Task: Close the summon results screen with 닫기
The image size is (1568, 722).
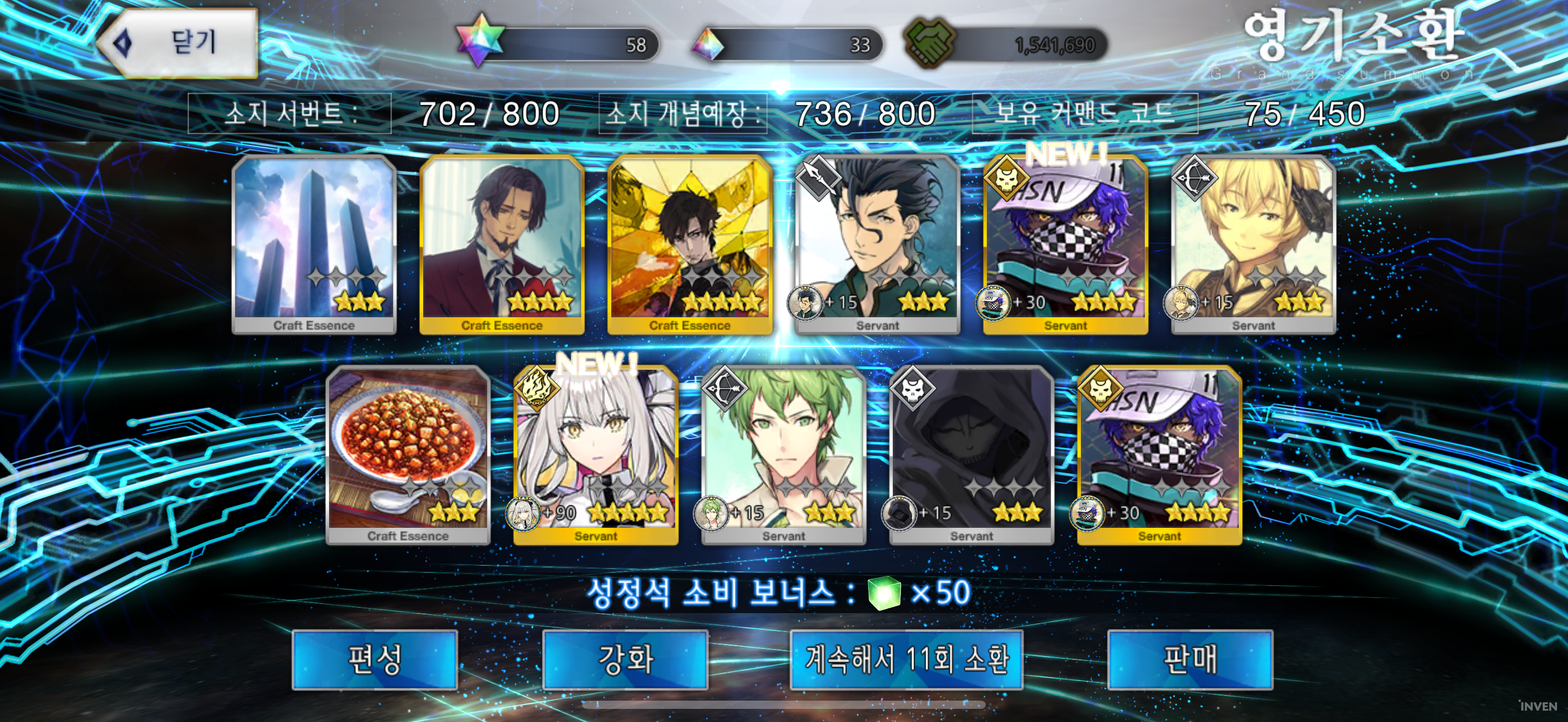Action: (x=178, y=43)
